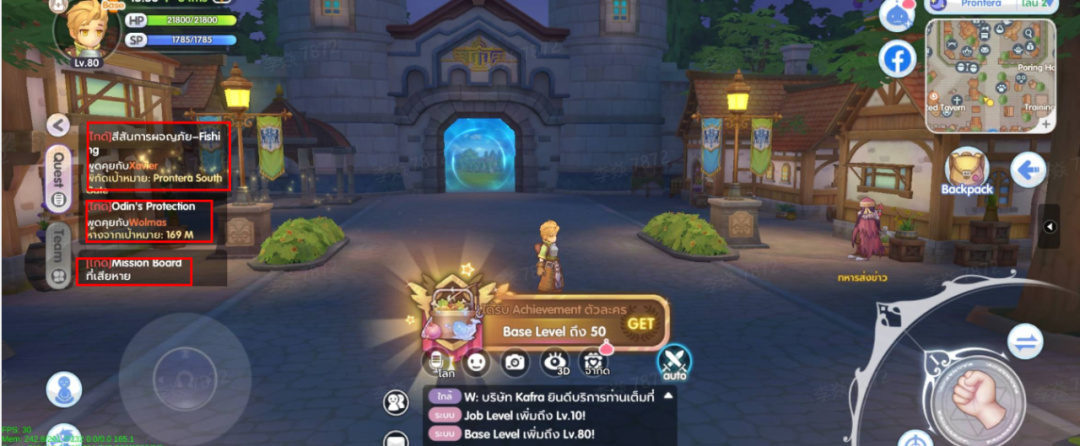Tap the swap arrows button near attack
The width and height of the screenshot is (1080, 446).
coord(1024,342)
